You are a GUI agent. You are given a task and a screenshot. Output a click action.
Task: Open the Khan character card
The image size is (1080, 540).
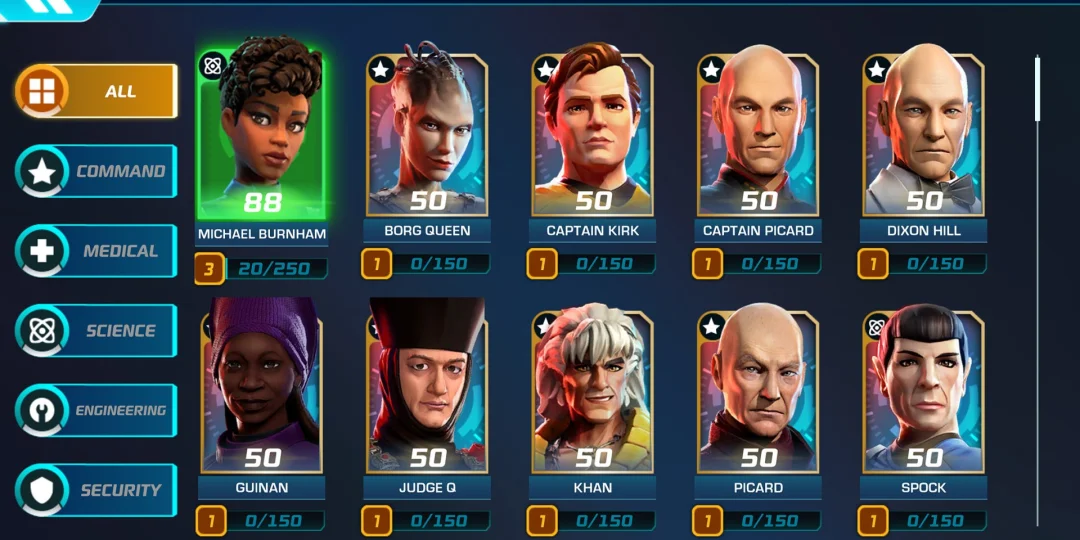tap(593, 390)
